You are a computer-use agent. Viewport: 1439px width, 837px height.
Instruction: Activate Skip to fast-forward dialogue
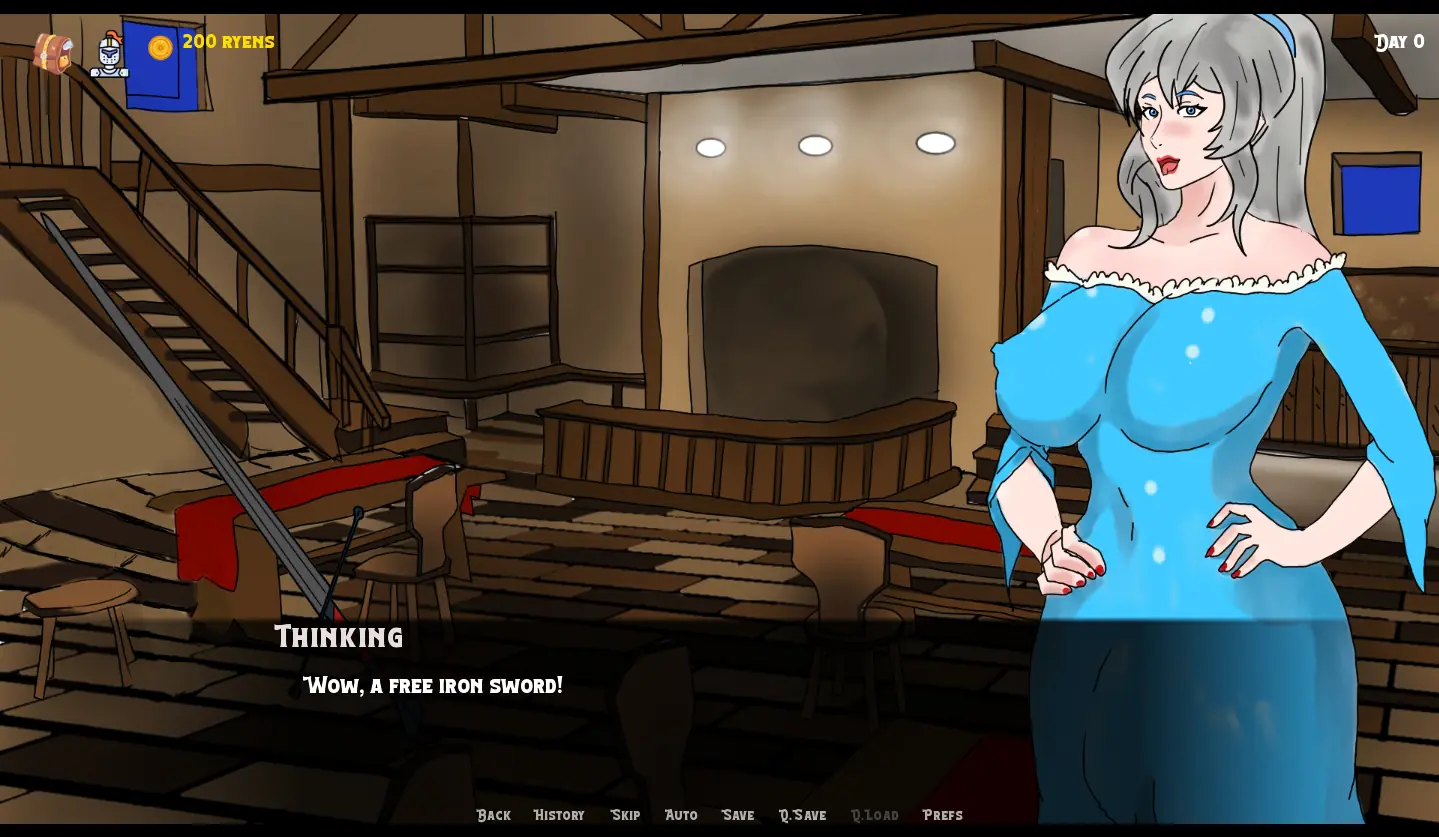[625, 815]
